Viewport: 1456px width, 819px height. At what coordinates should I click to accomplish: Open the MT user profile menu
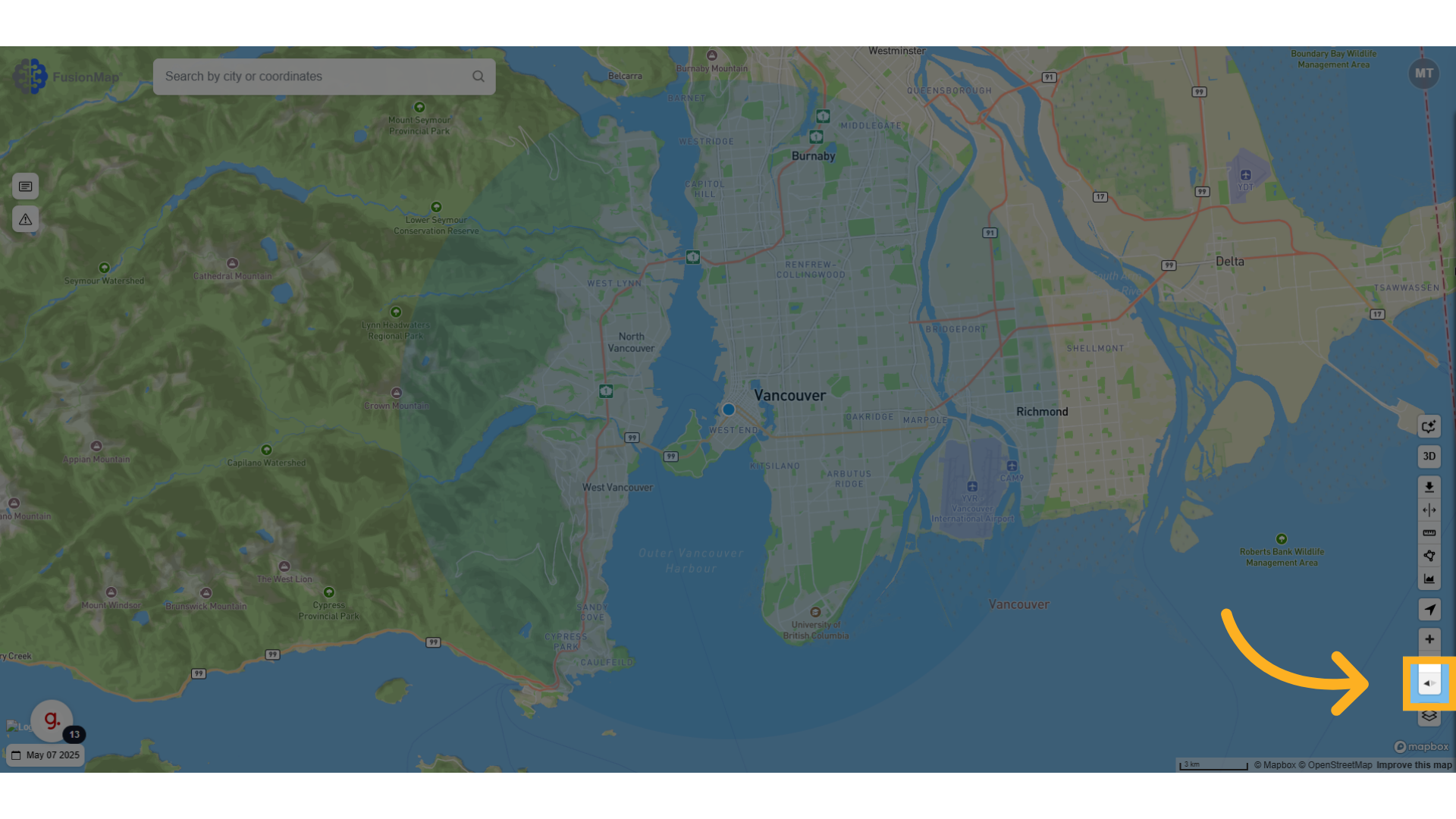point(1423,74)
